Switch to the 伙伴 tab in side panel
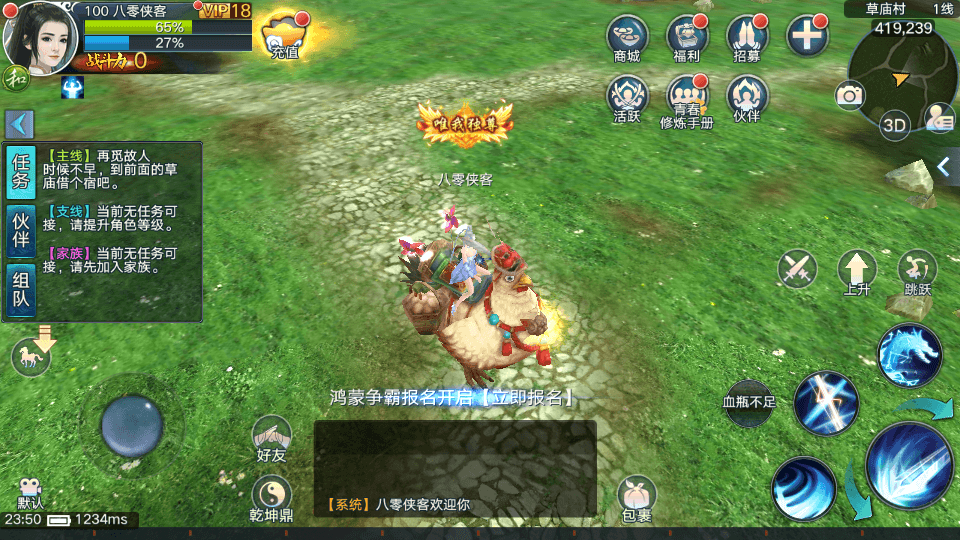 (20, 232)
